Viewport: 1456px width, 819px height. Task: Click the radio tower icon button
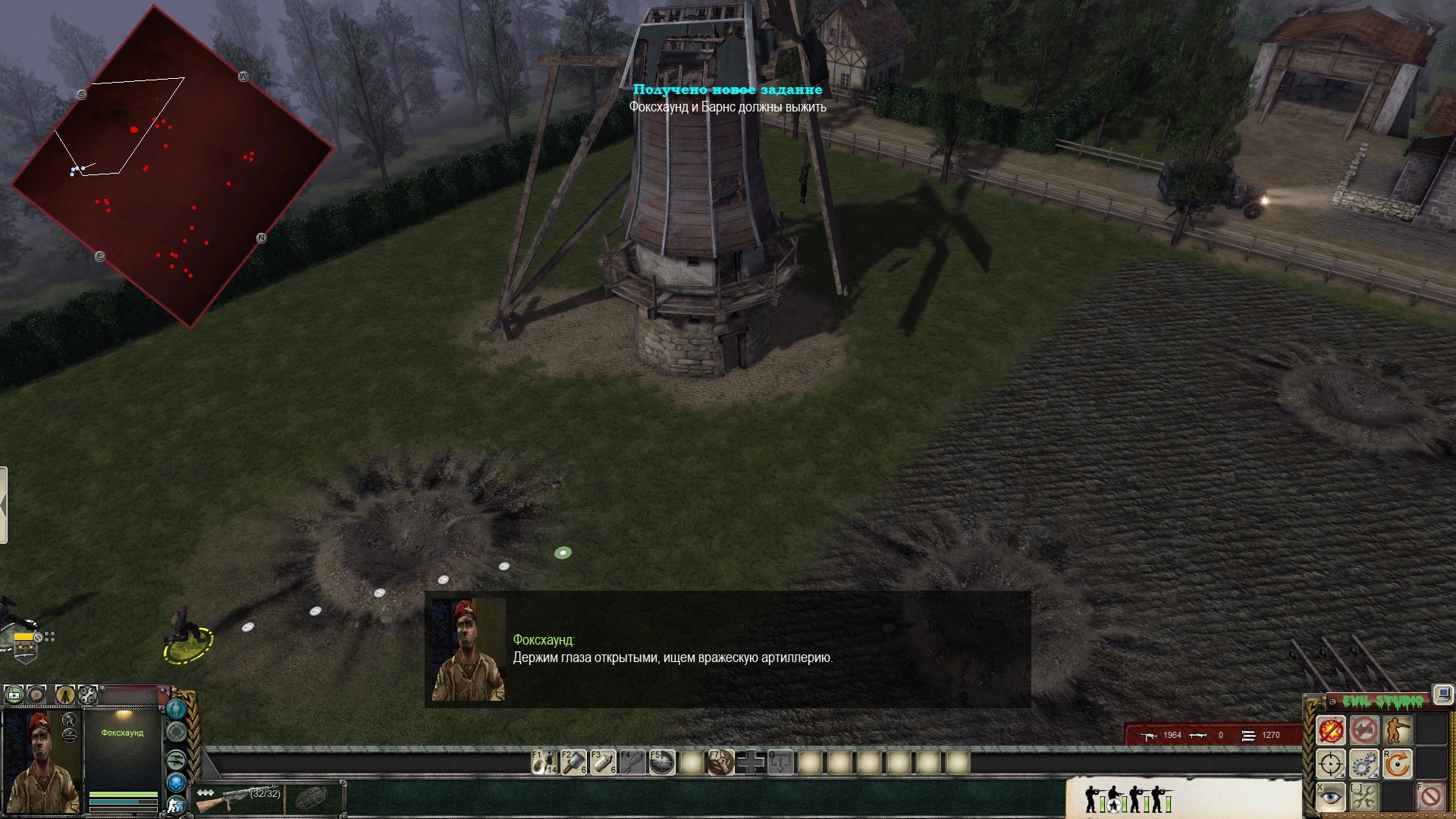65,694
